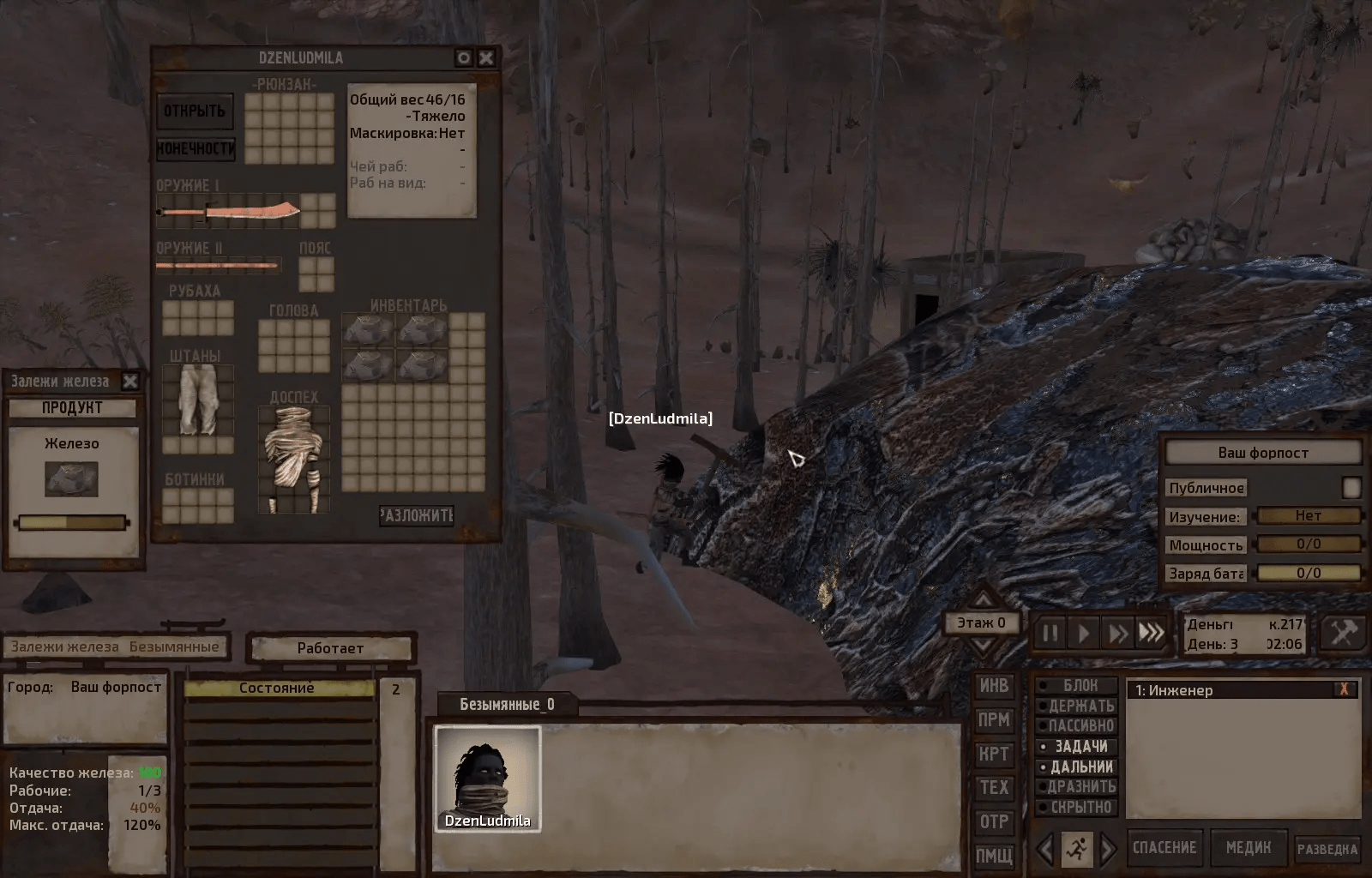The width and height of the screenshot is (1372, 878).
Task: Toggle the Публичное checkbox
Action: coord(1351,487)
